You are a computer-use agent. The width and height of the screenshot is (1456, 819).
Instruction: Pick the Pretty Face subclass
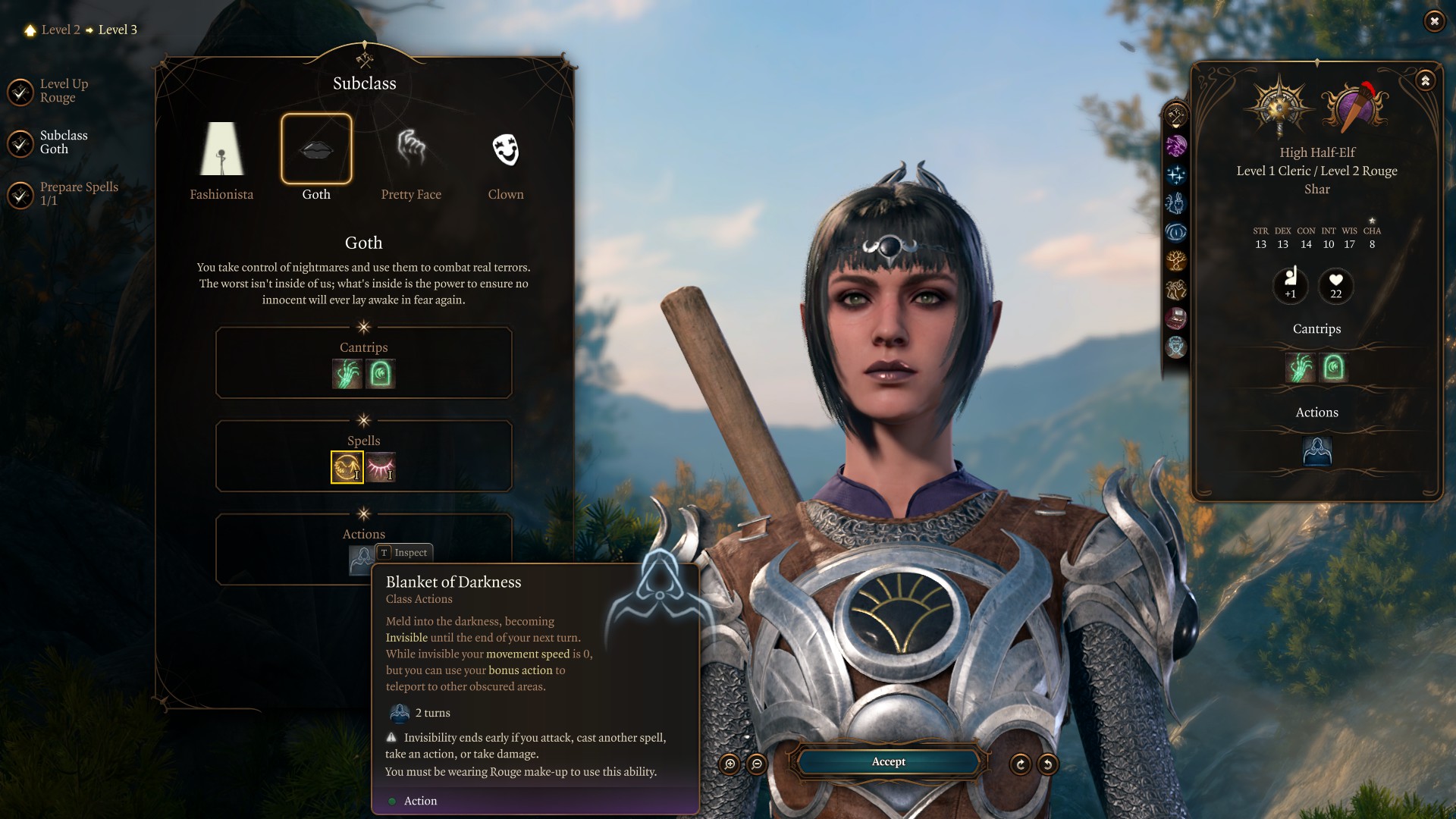click(411, 149)
